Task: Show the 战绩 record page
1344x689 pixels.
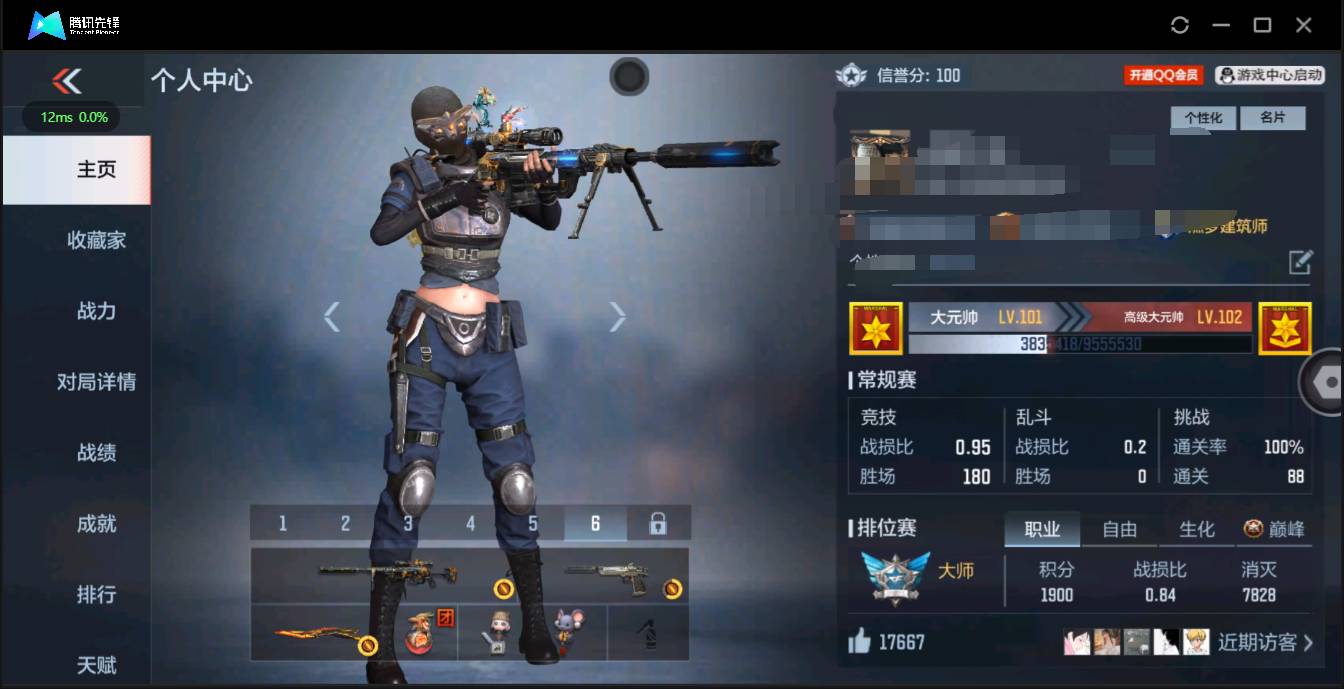Action: click(96, 453)
